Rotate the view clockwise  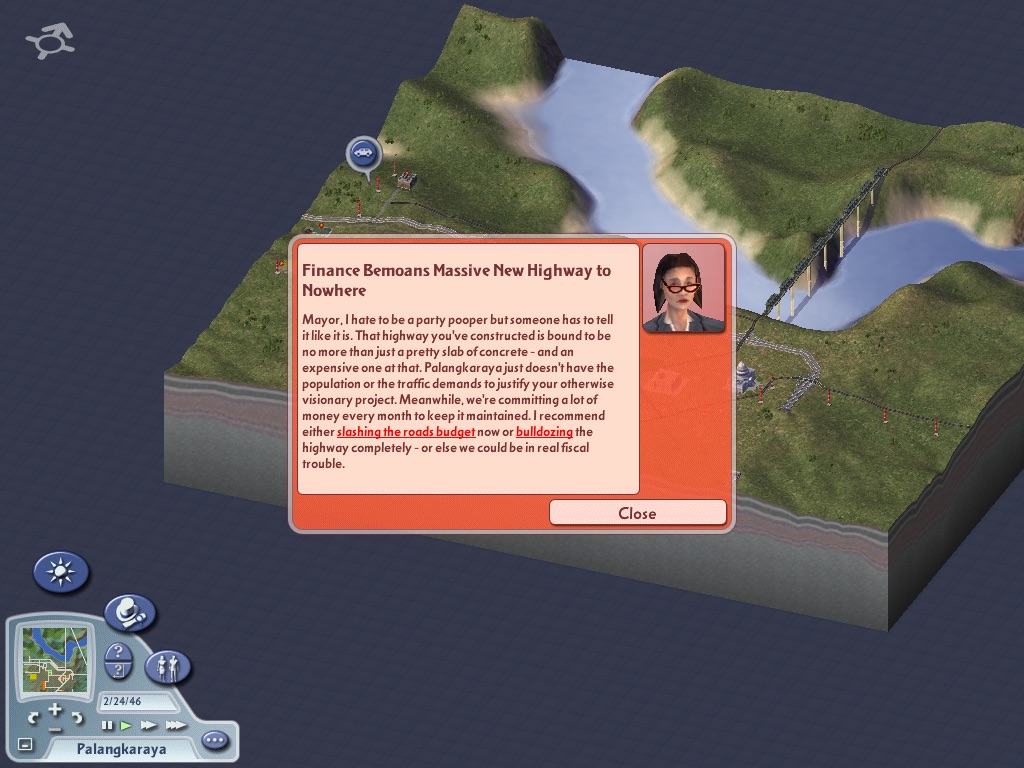click(x=76, y=718)
